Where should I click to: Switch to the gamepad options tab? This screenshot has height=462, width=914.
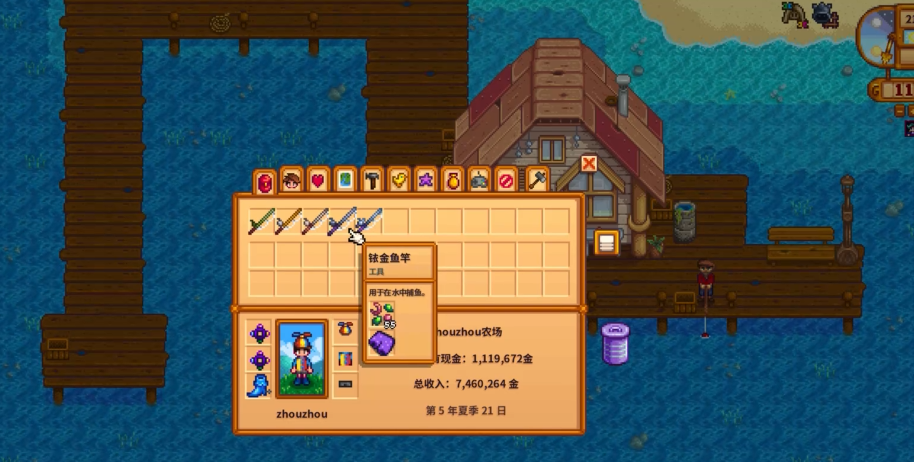pyautogui.click(x=480, y=181)
